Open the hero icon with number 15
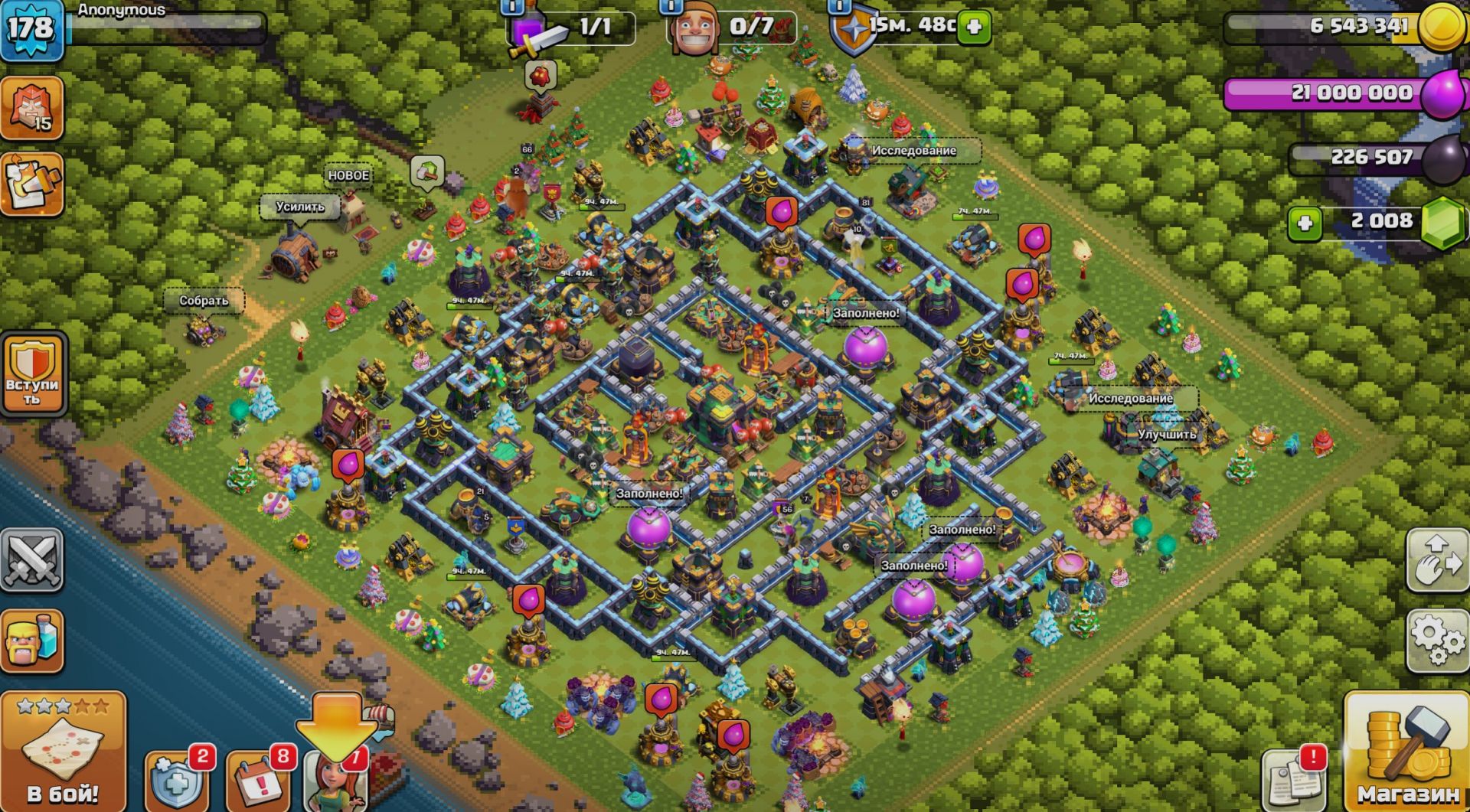This screenshot has width=1470, height=812. click(31, 108)
